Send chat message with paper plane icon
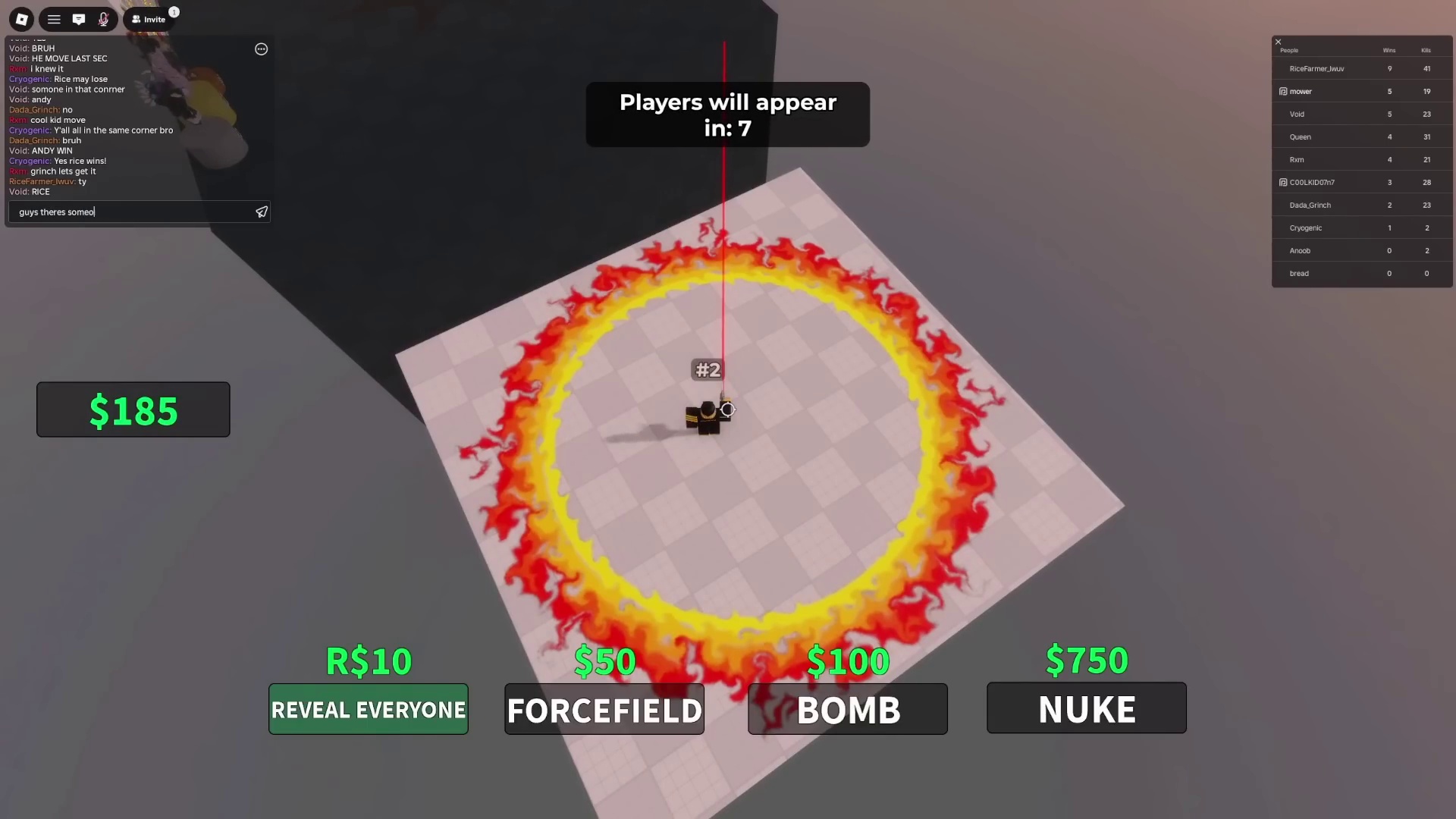The image size is (1456, 819). point(261,212)
